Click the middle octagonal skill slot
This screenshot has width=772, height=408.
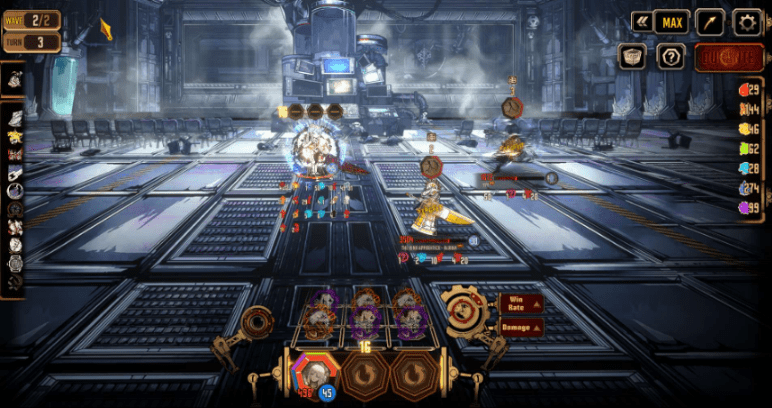(366, 374)
